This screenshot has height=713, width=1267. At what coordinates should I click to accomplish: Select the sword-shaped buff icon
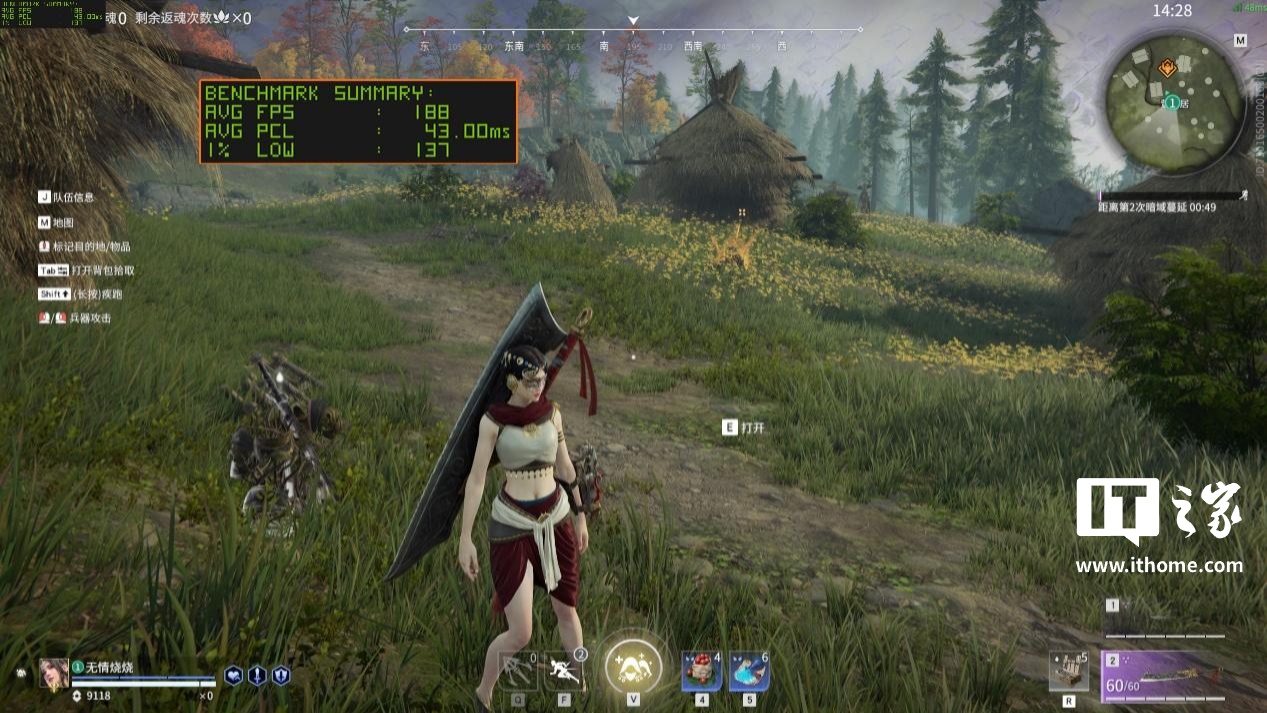(257, 675)
